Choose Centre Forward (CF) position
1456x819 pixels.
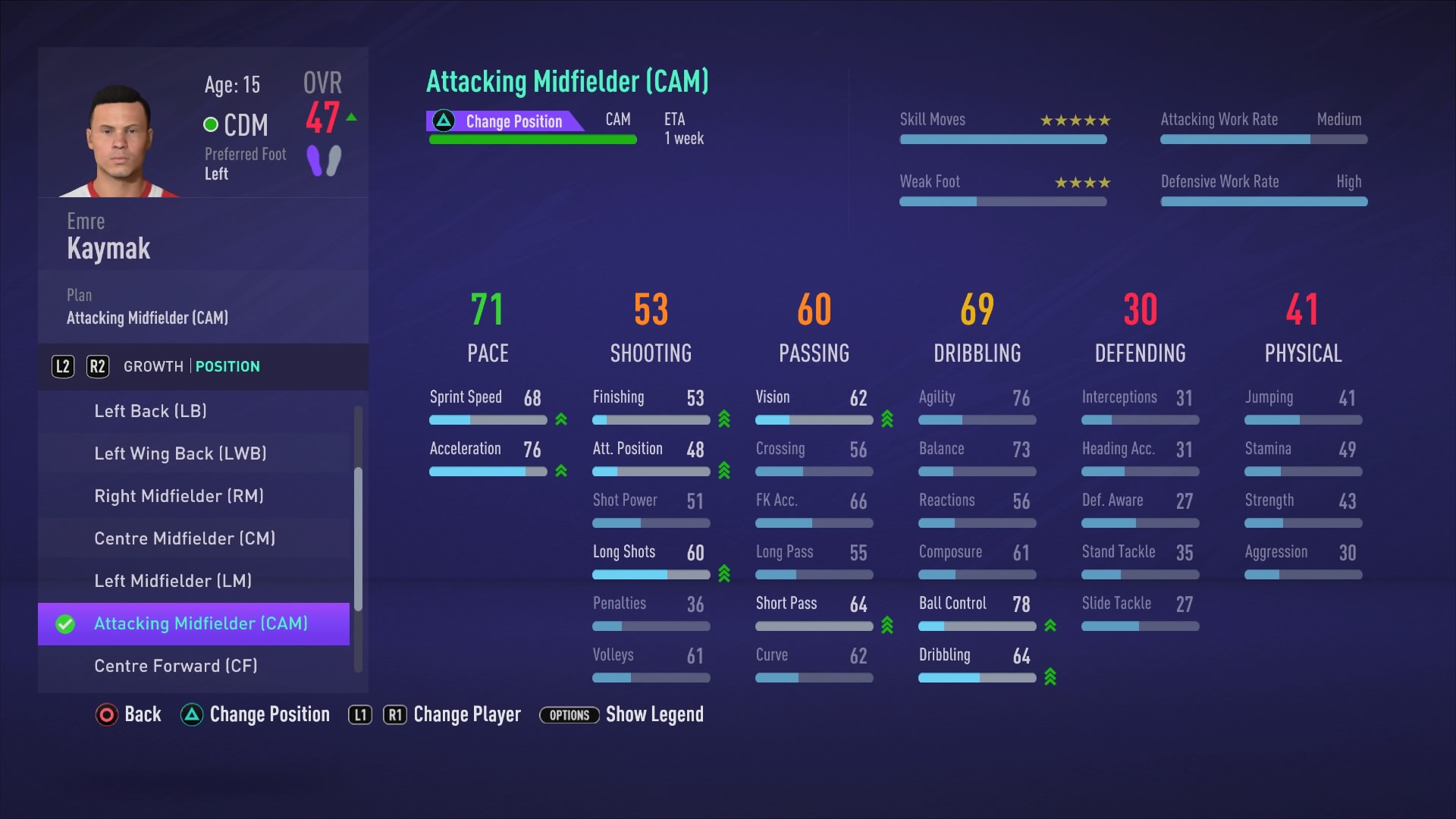coord(175,666)
